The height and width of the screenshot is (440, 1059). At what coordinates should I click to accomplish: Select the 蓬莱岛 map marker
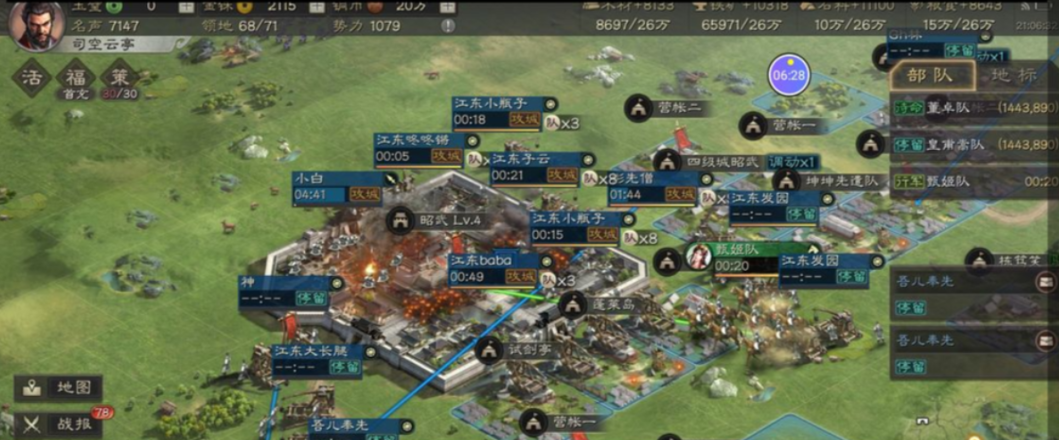pos(572,304)
